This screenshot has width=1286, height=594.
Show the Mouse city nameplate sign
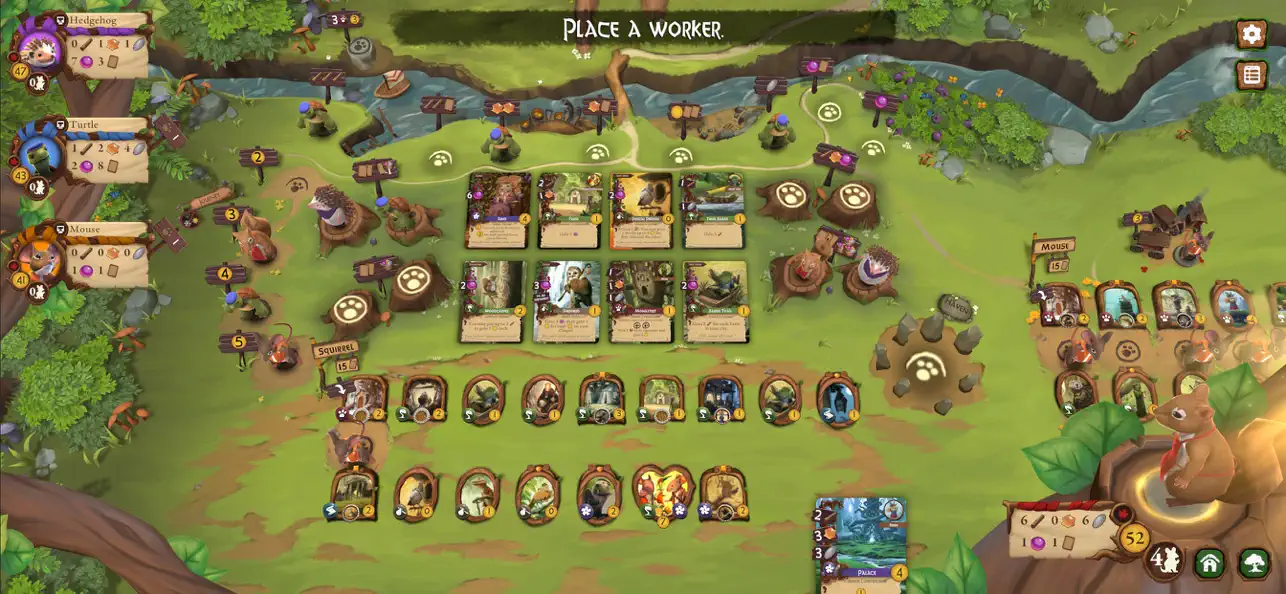(x=1052, y=247)
